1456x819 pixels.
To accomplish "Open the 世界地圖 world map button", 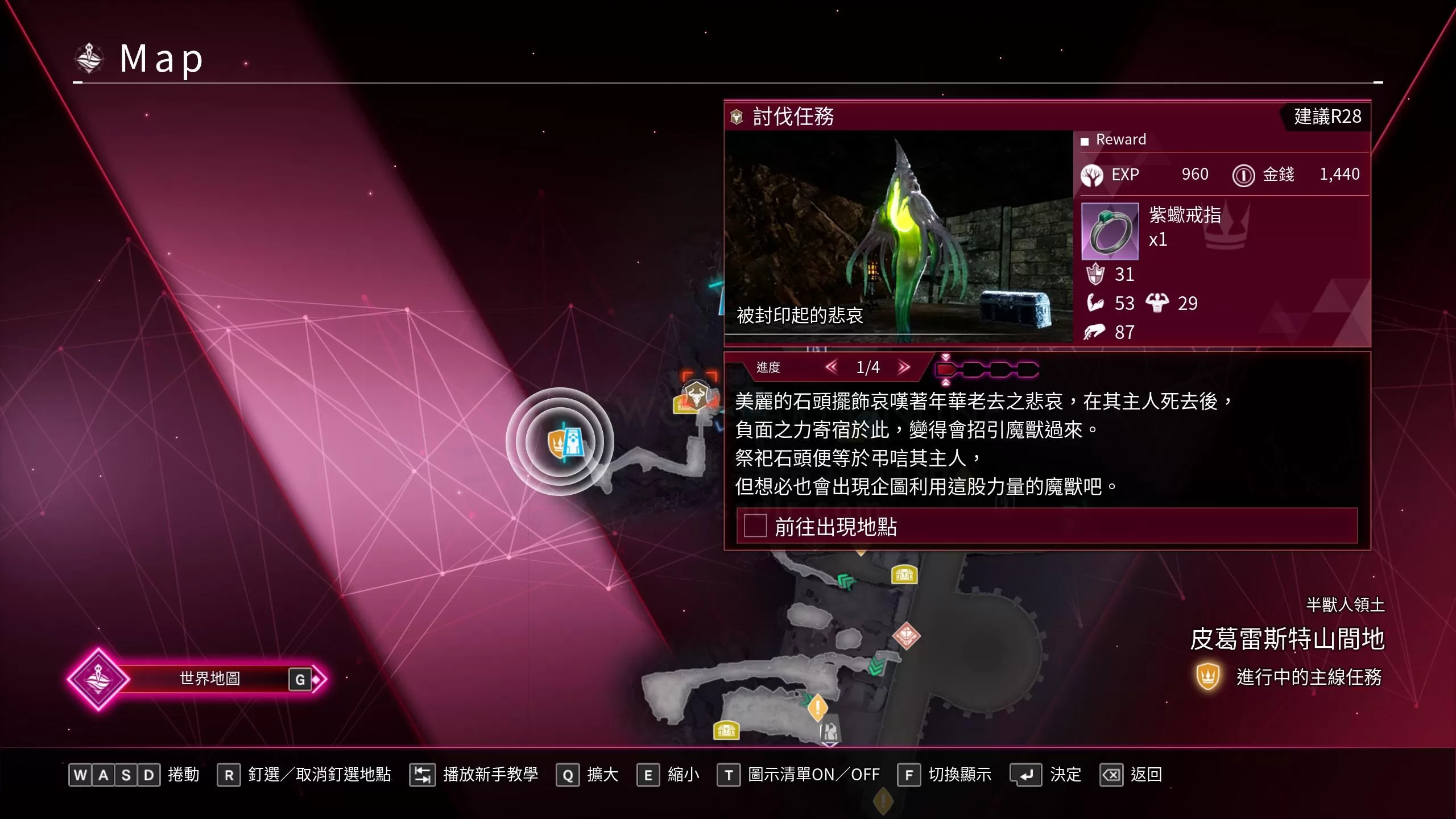I will 210,679.
